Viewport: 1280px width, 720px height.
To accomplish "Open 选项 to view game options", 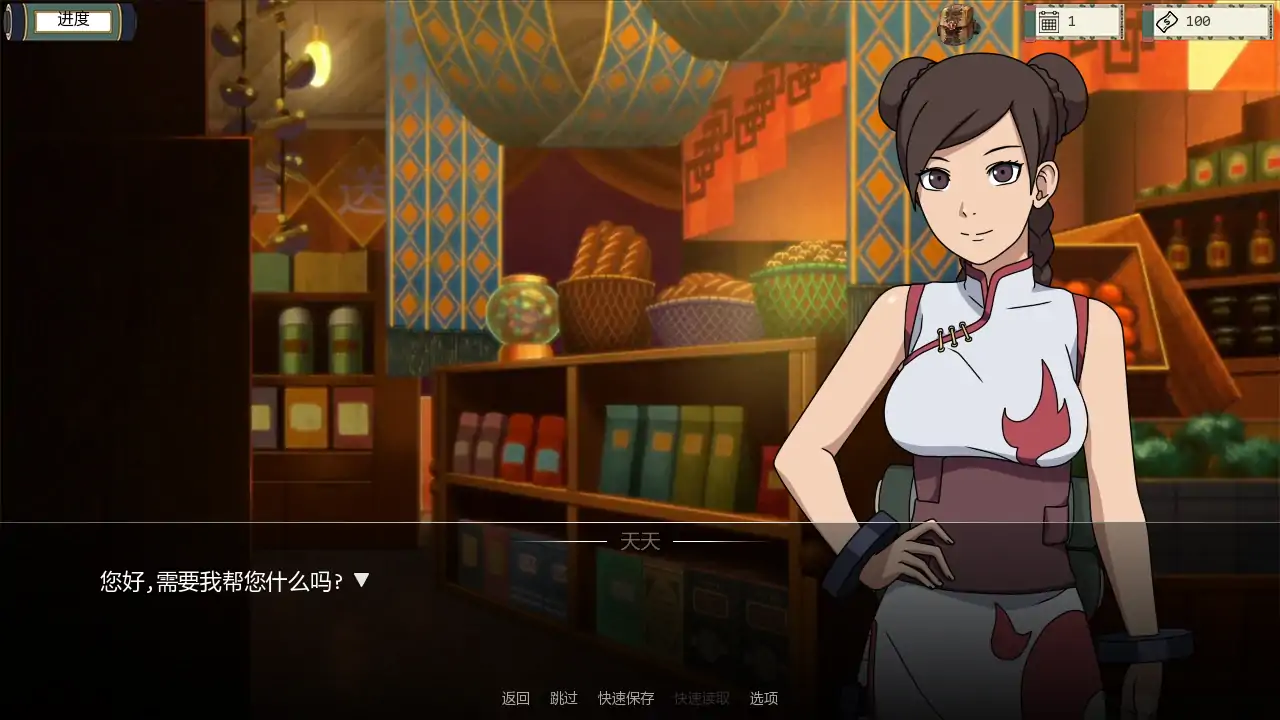I will click(x=764, y=698).
